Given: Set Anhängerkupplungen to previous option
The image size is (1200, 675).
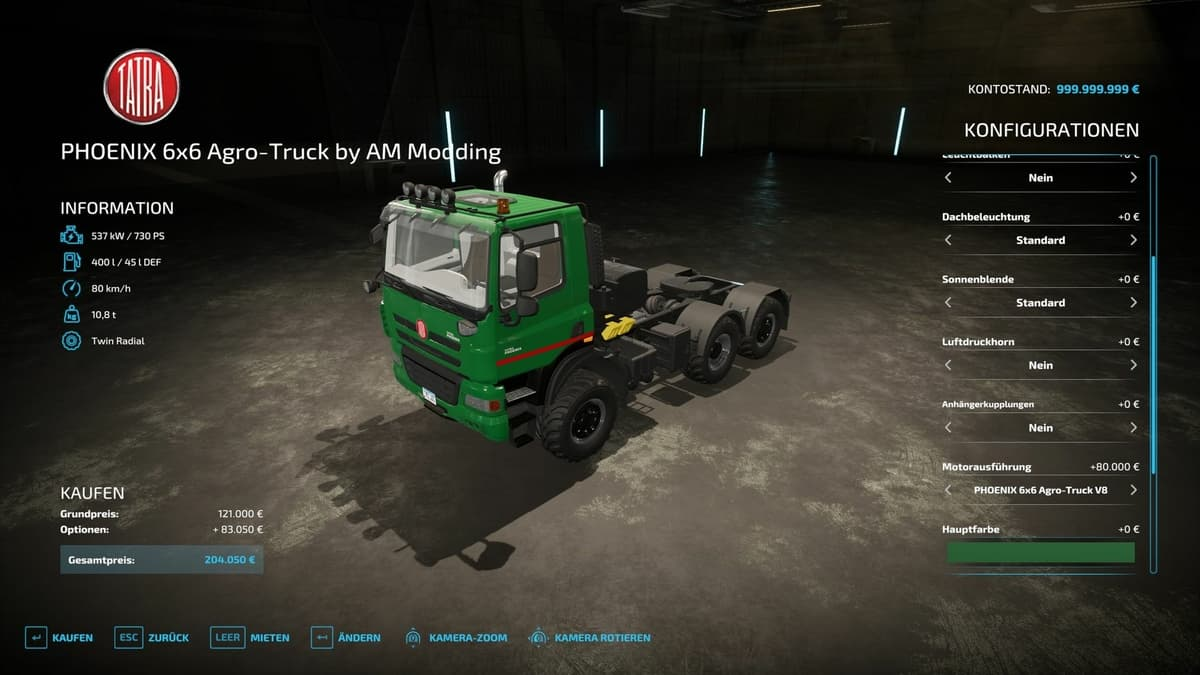Looking at the screenshot, I should click(948, 427).
